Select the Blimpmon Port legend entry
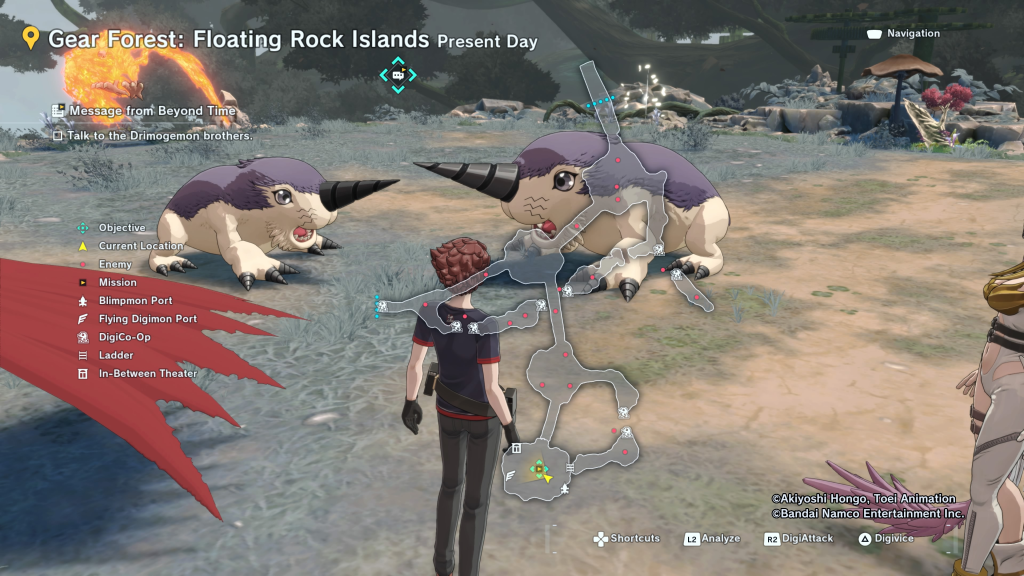Viewport: 1024px width, 576px height. (x=135, y=301)
